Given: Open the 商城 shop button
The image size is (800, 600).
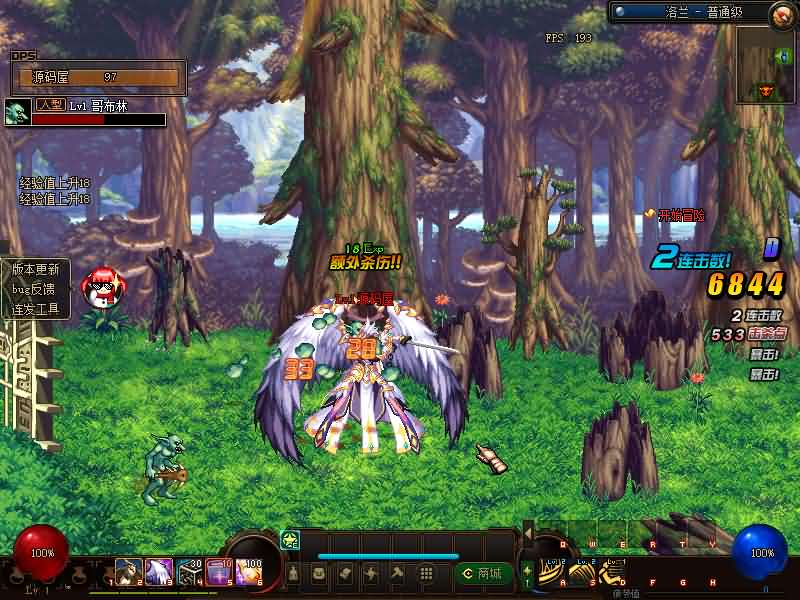Looking at the screenshot, I should [483, 573].
